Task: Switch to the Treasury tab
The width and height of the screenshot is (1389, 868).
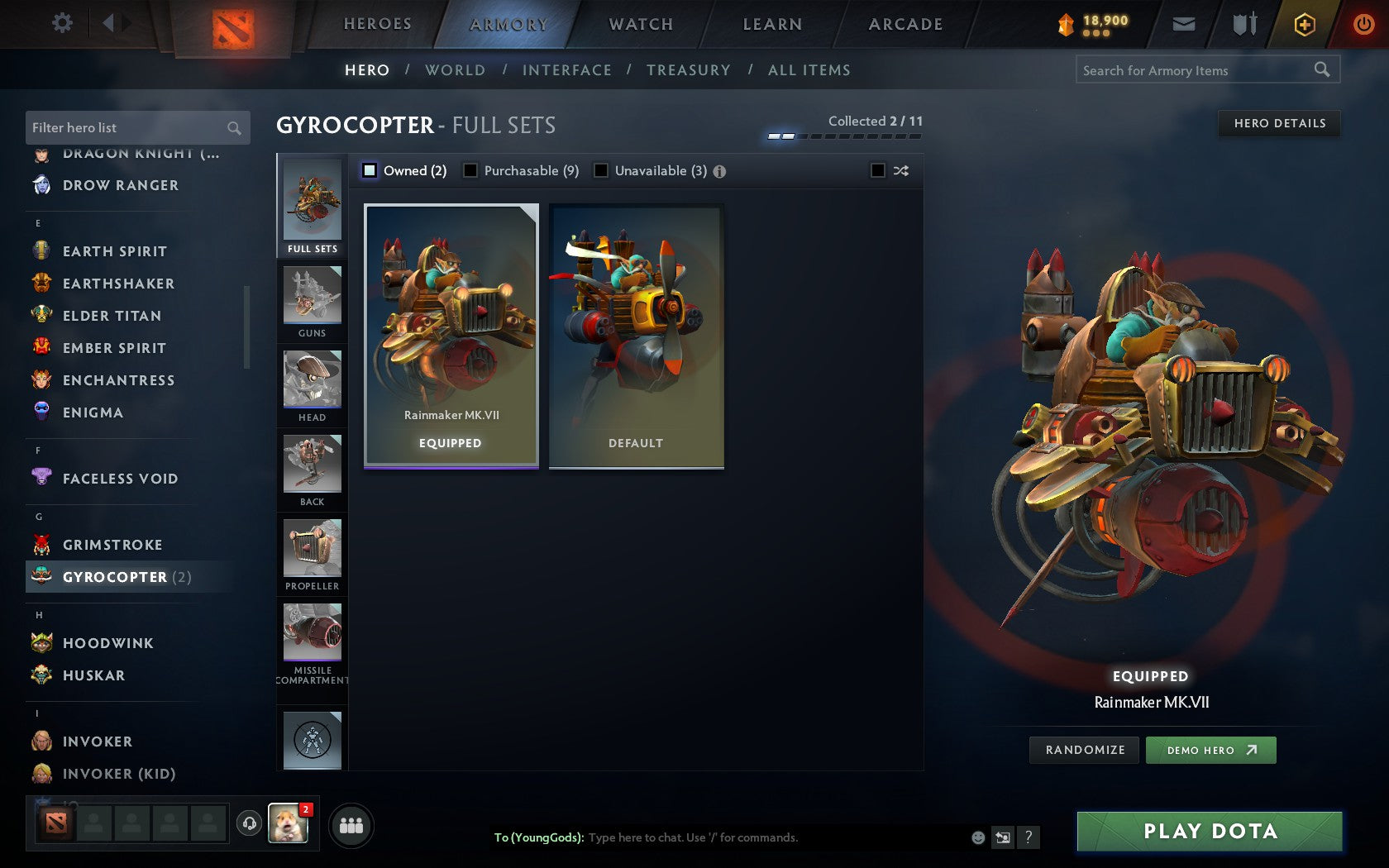Action: (689, 70)
